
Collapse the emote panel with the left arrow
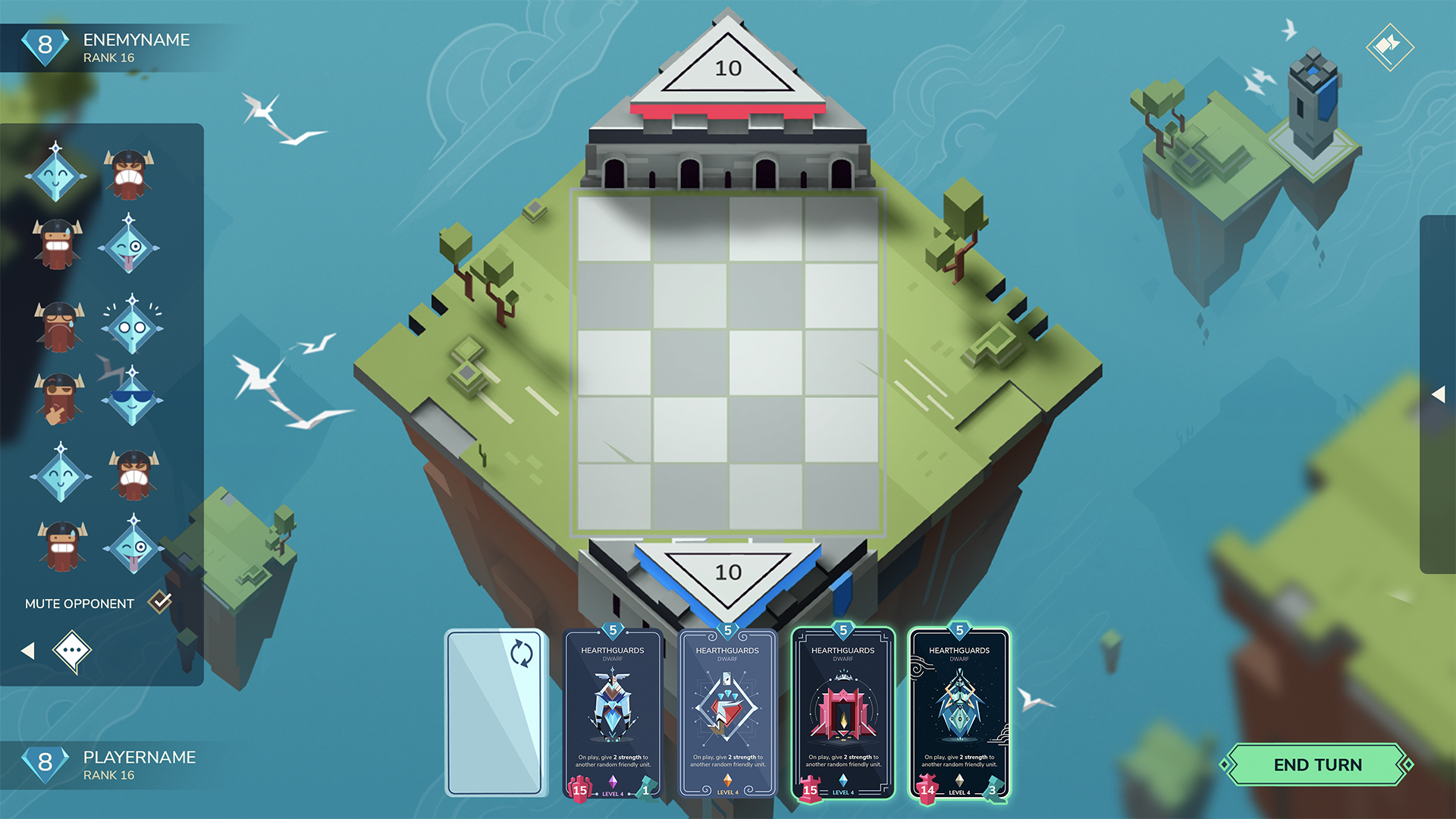tap(29, 652)
